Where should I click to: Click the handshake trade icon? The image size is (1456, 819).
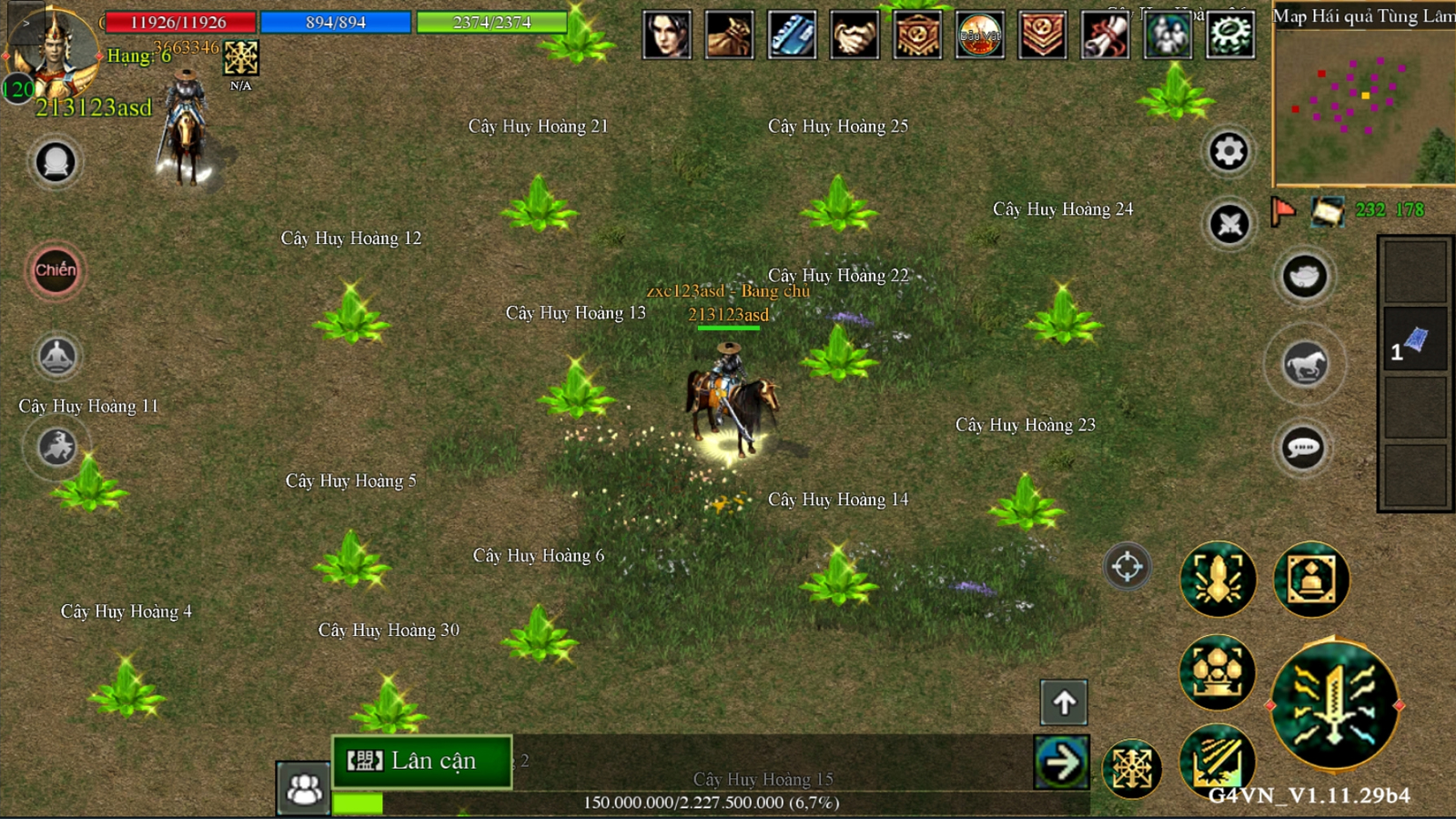854,35
